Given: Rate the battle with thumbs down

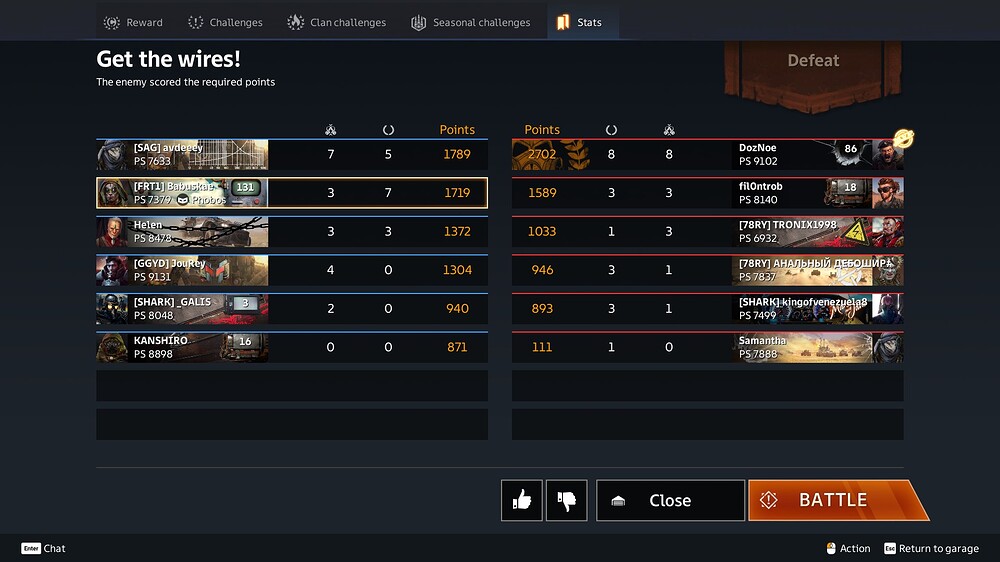Looking at the screenshot, I should [x=566, y=500].
